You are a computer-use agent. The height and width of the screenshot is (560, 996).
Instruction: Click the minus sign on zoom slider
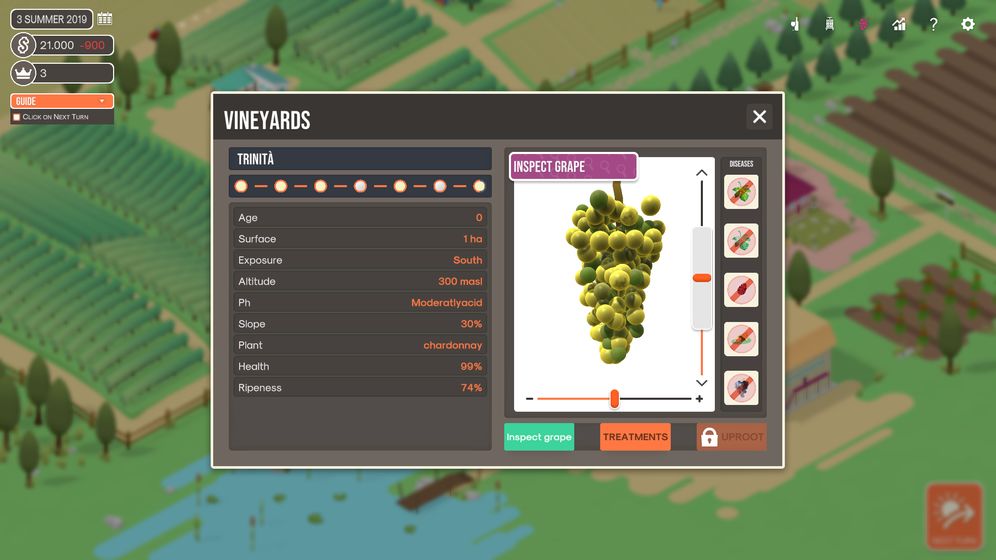(x=530, y=399)
